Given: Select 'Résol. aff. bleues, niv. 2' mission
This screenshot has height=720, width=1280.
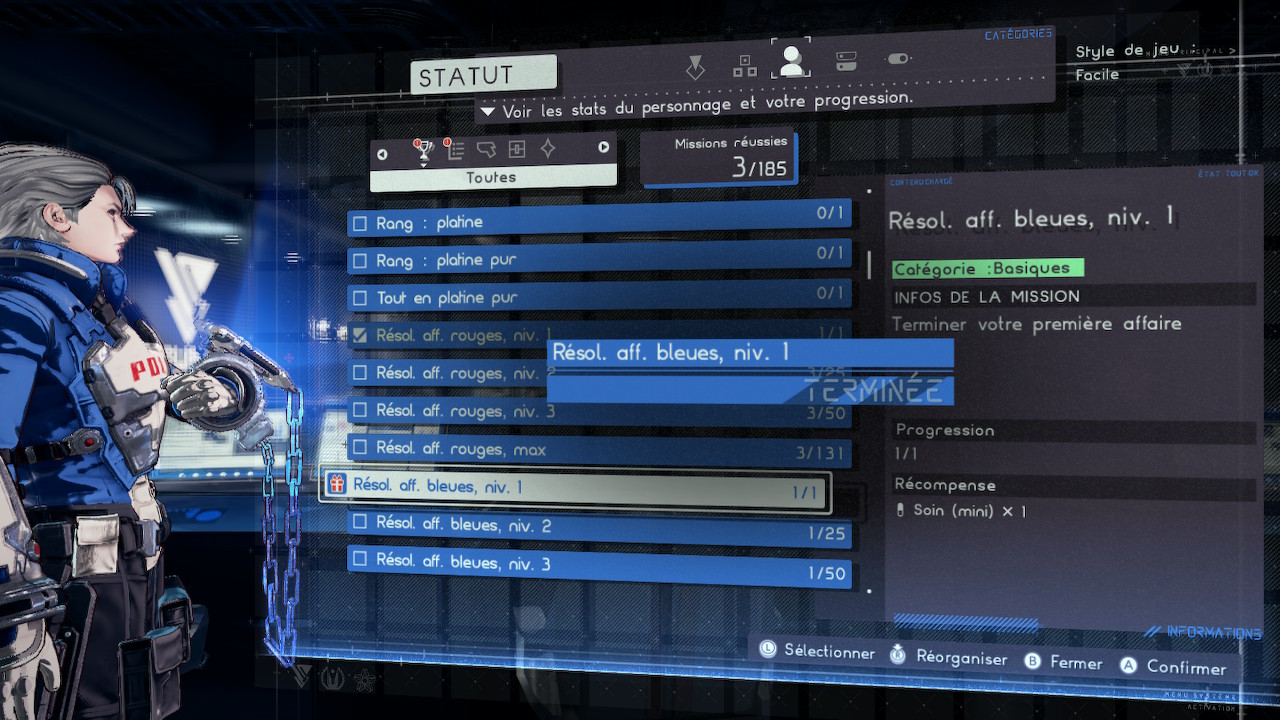Looking at the screenshot, I should [x=598, y=526].
